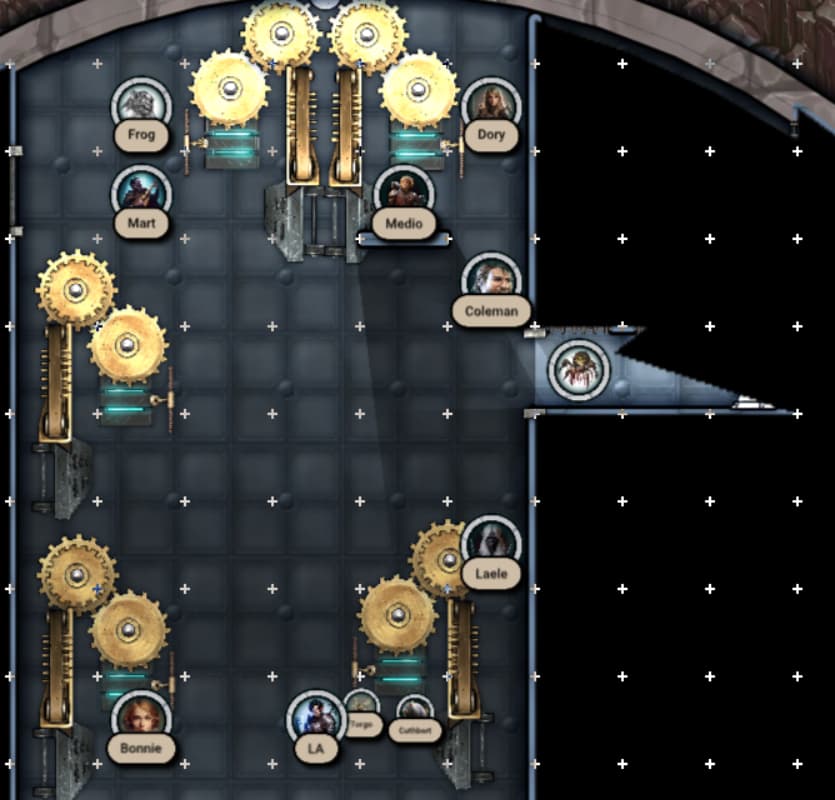Choose the Medio token

coord(403,193)
